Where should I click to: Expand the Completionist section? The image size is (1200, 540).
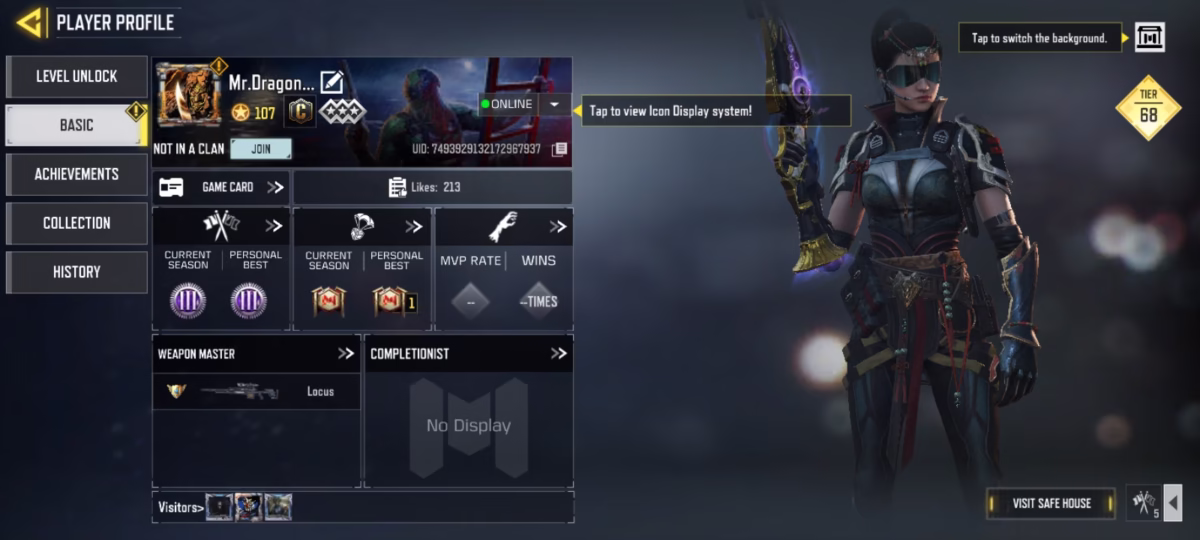(558, 353)
